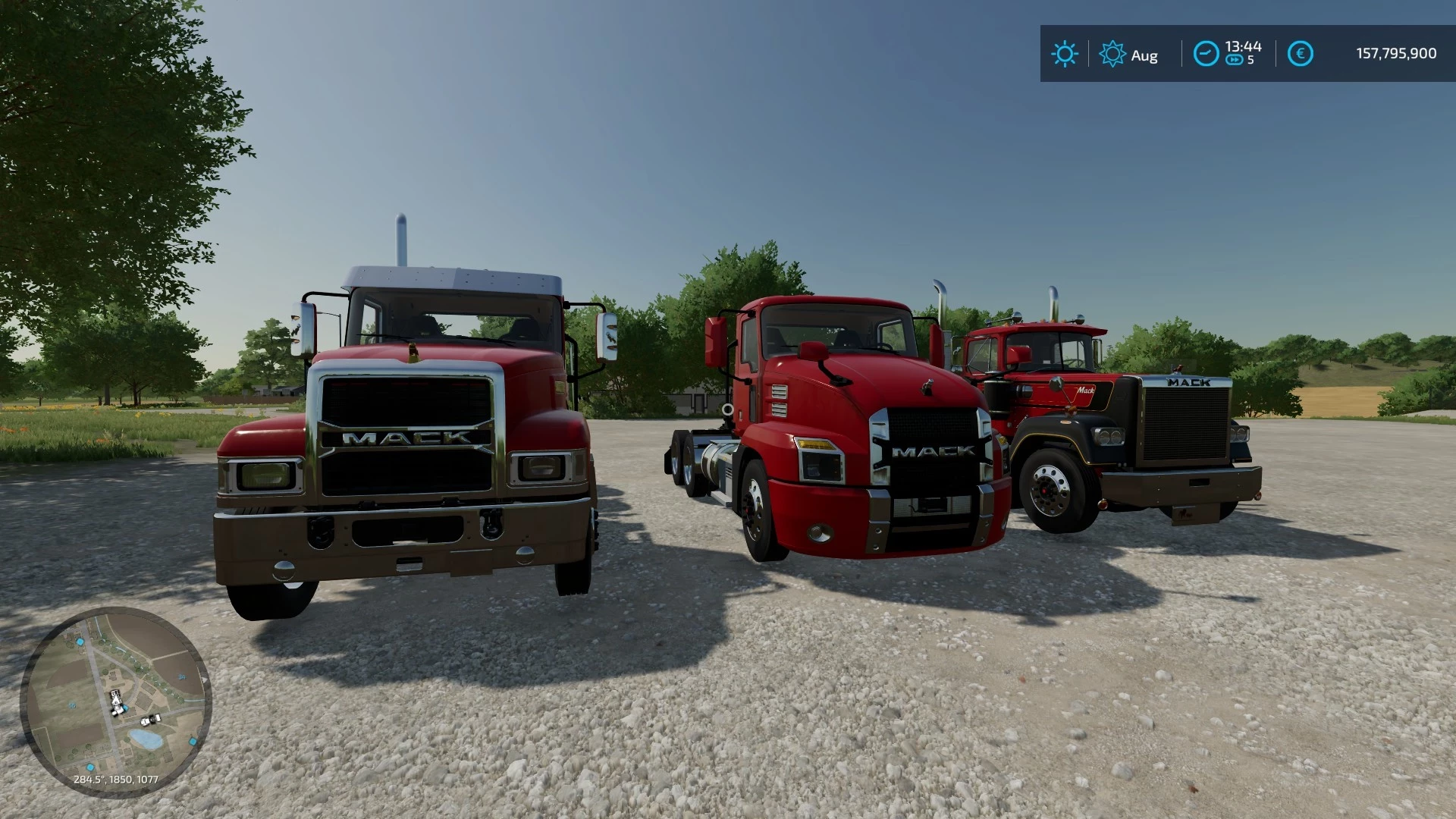
Task: Click the current weather sun icon
Action: tap(1066, 52)
